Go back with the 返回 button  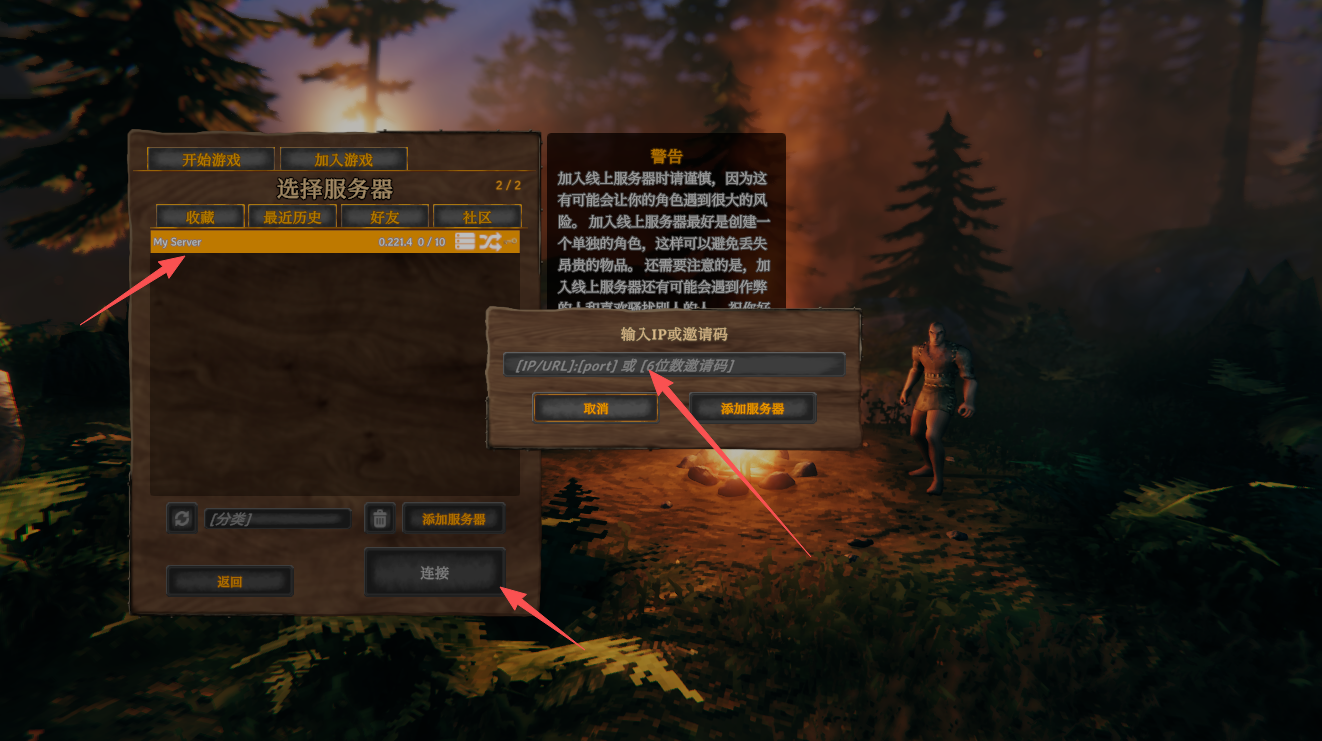pos(229,581)
